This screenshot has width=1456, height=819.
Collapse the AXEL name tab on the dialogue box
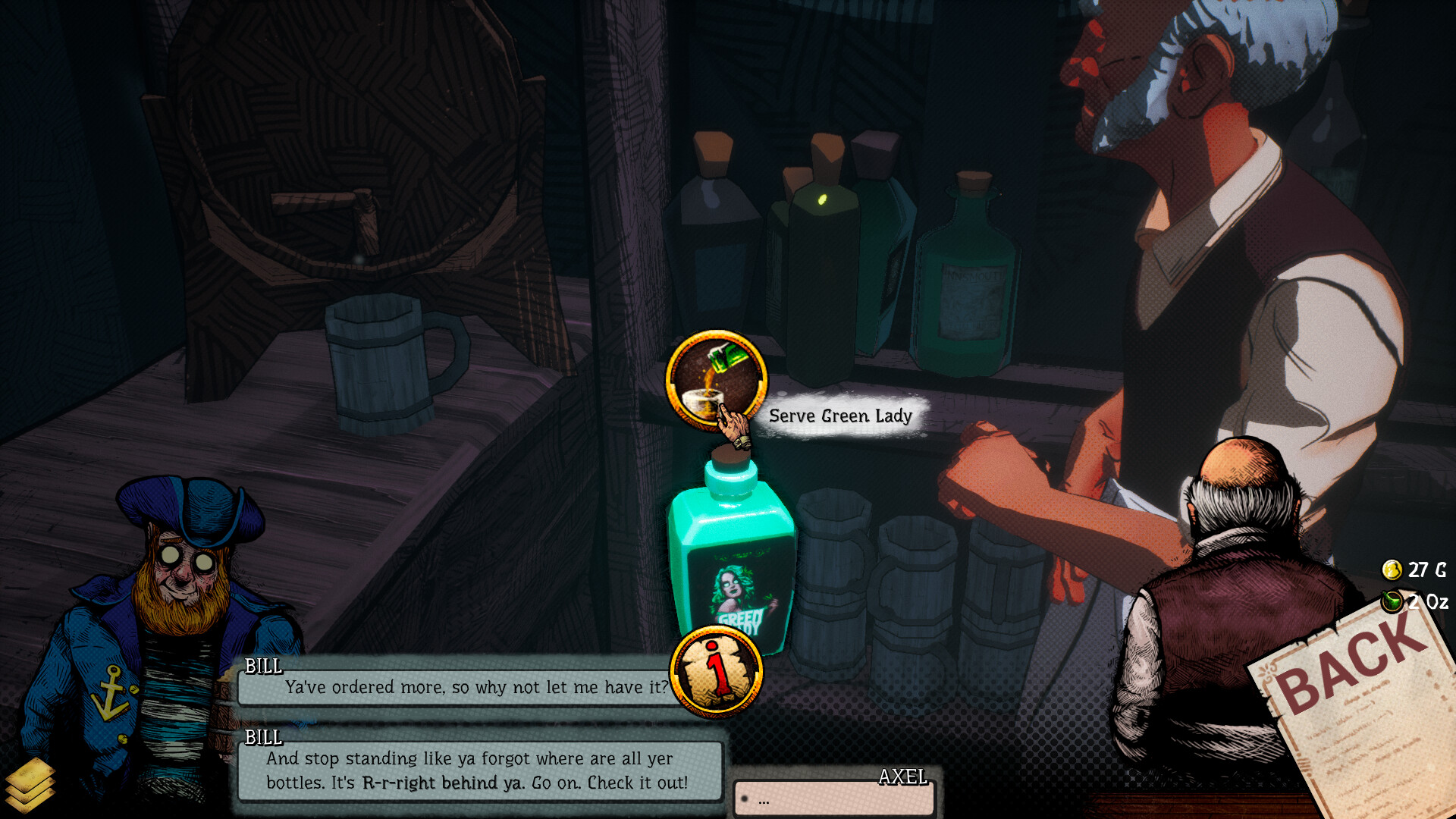(x=903, y=777)
